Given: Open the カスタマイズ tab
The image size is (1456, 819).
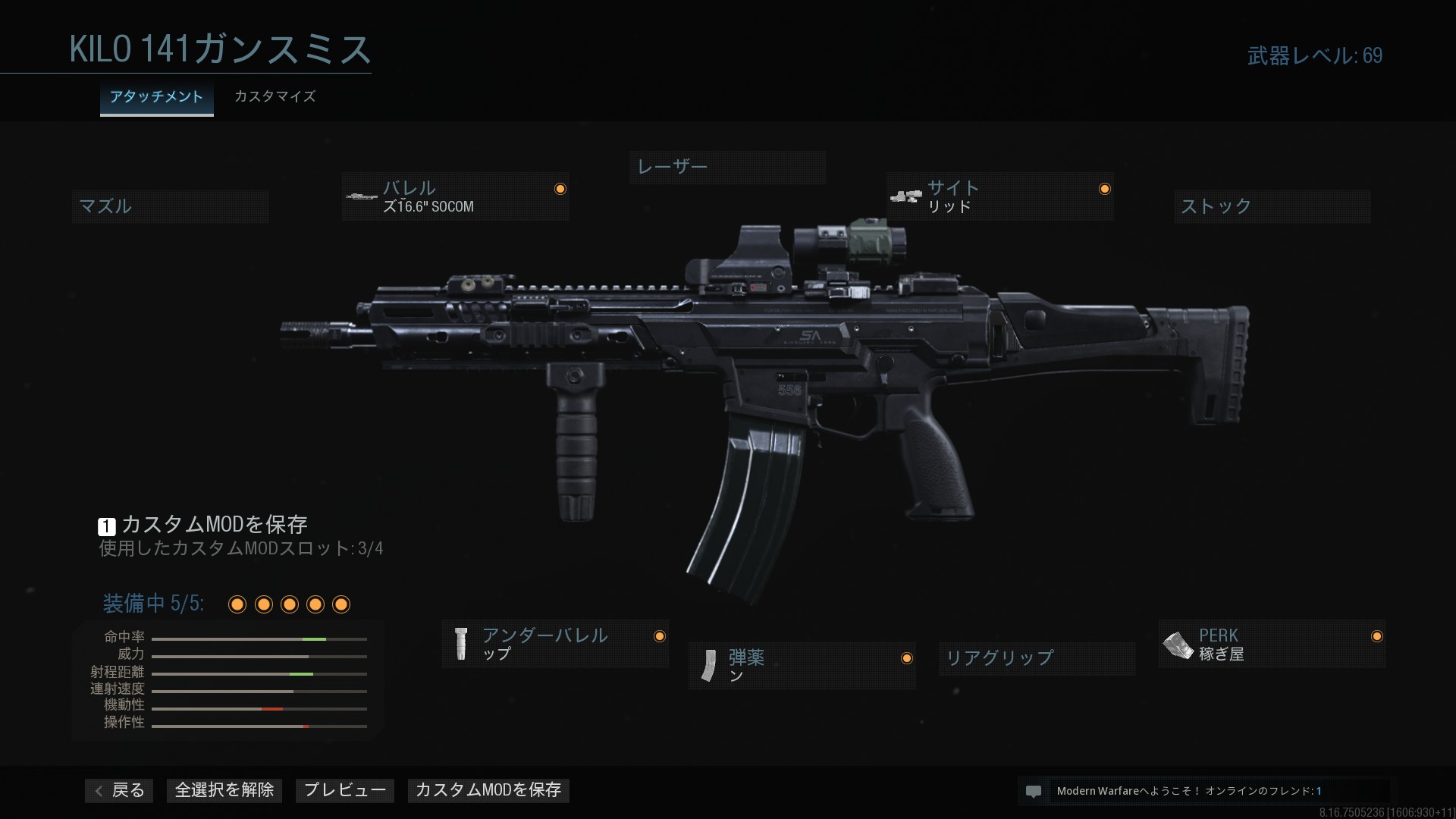Looking at the screenshot, I should point(275,97).
